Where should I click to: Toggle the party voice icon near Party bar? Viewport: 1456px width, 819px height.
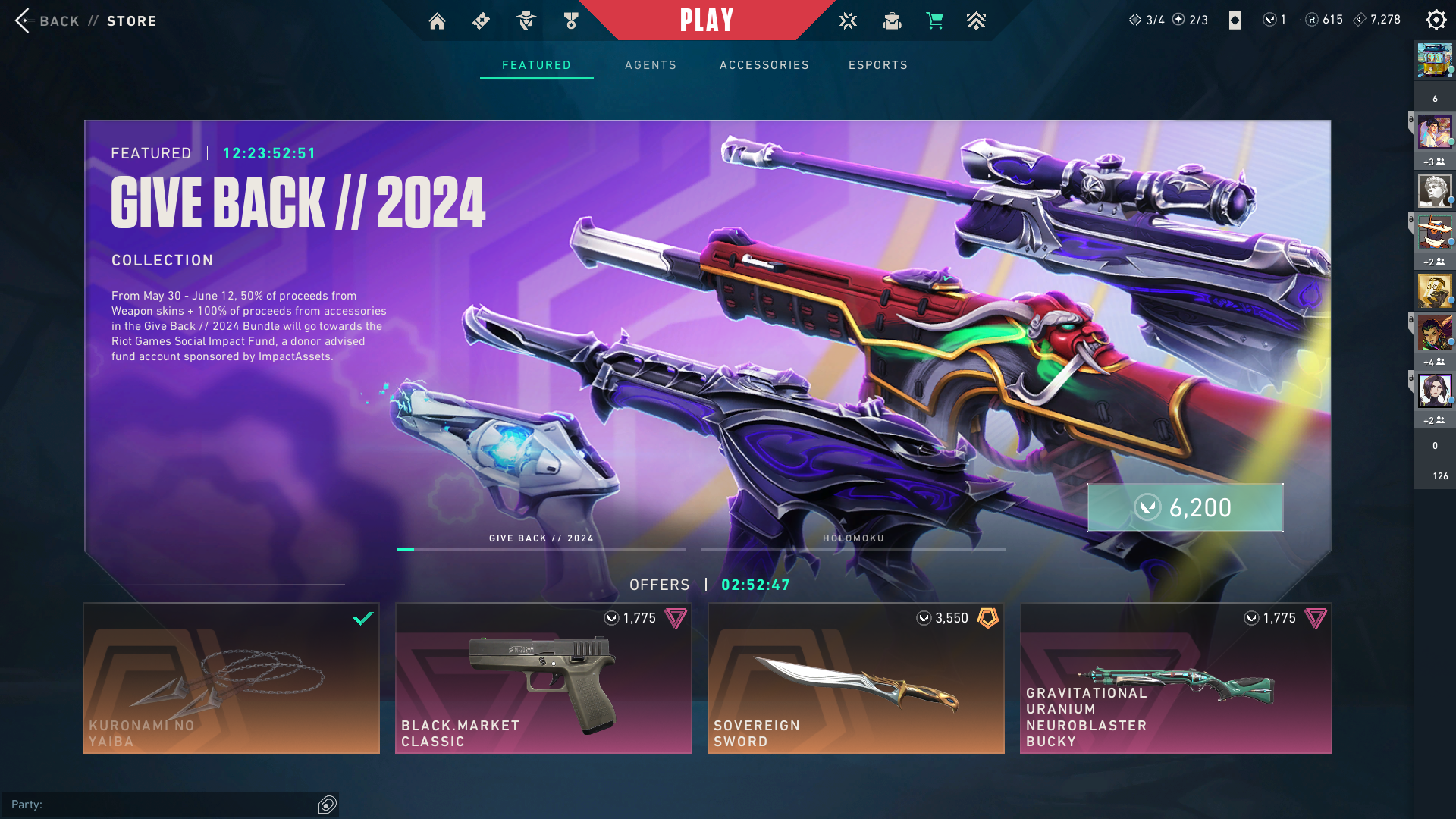coord(328,804)
